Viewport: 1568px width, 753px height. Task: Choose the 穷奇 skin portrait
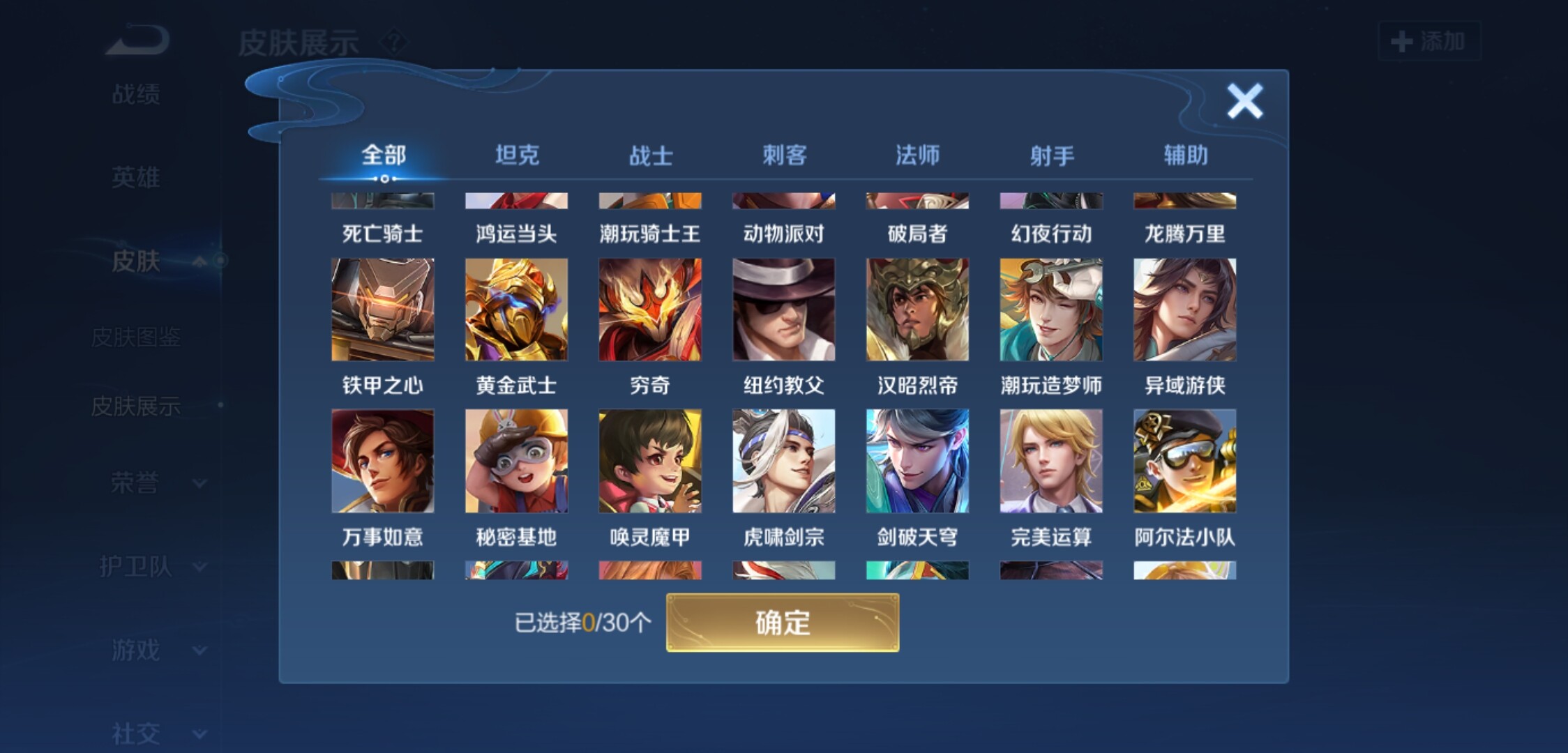point(650,310)
